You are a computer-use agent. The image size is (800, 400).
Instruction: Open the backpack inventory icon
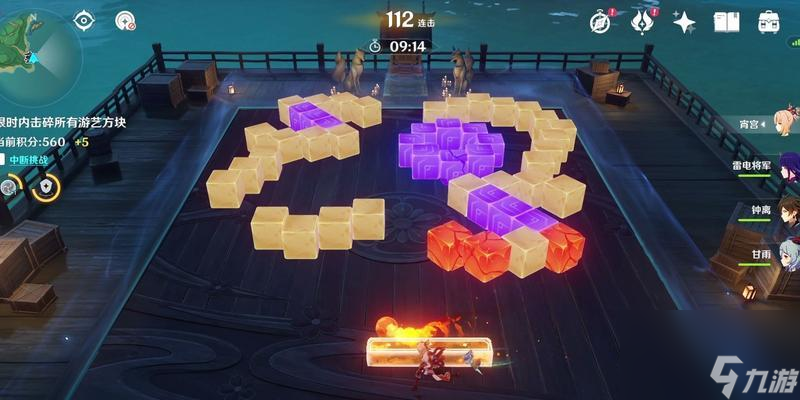pyautogui.click(x=768, y=21)
